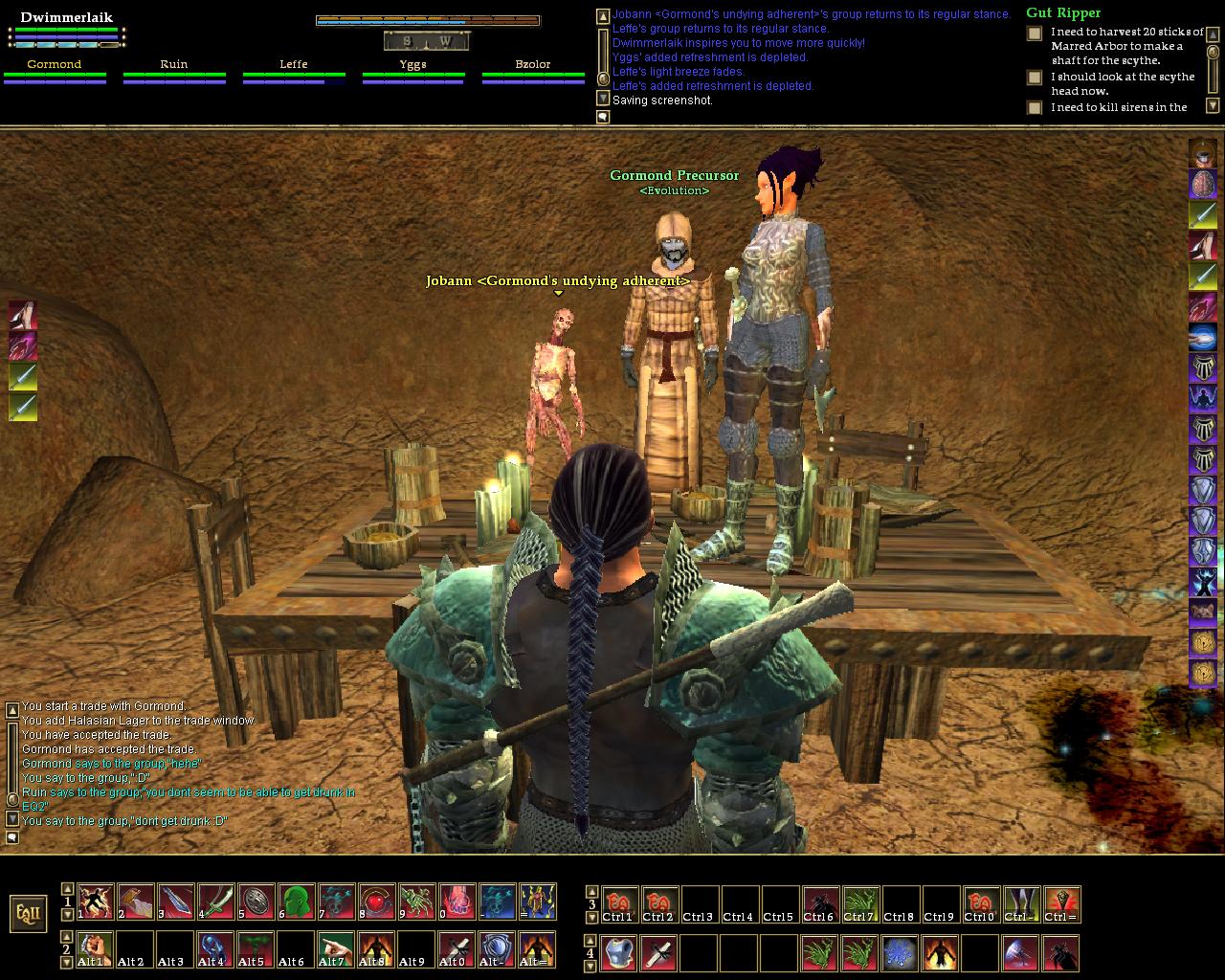1225x980 pixels.
Task: Select Yggs from the group panel
Action: tap(412, 64)
